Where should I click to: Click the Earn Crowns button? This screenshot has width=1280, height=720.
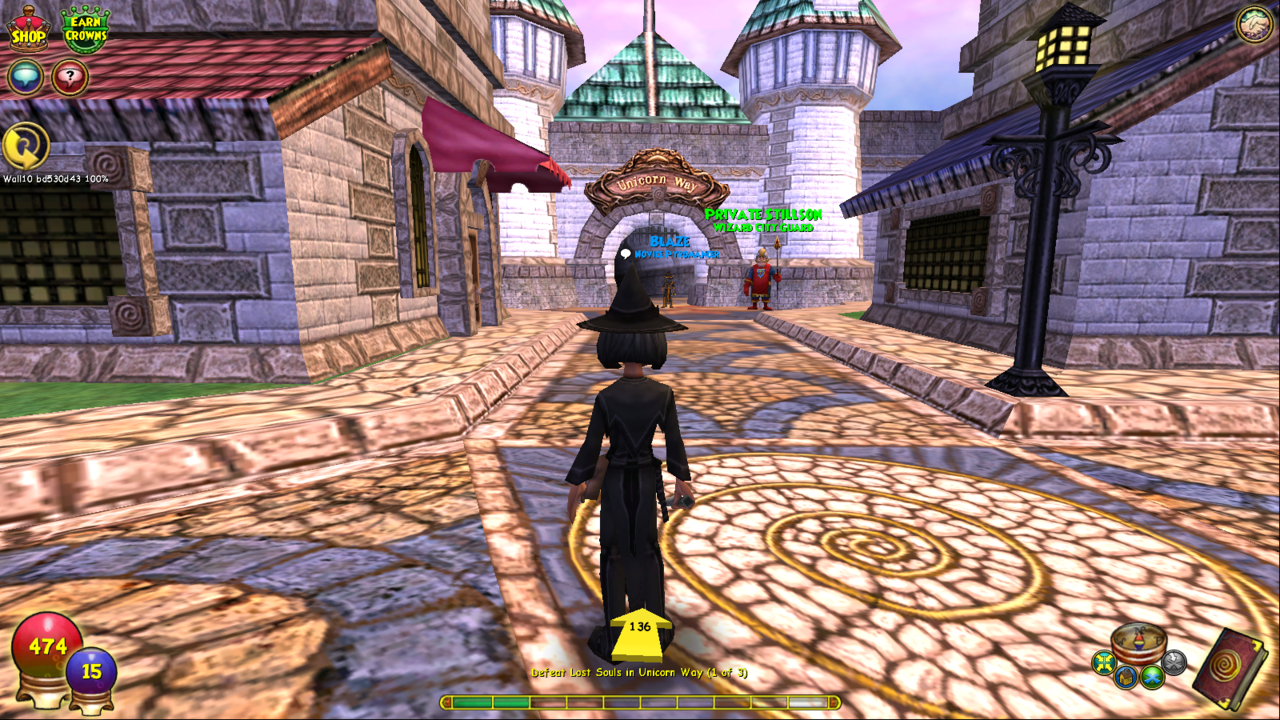click(85, 28)
